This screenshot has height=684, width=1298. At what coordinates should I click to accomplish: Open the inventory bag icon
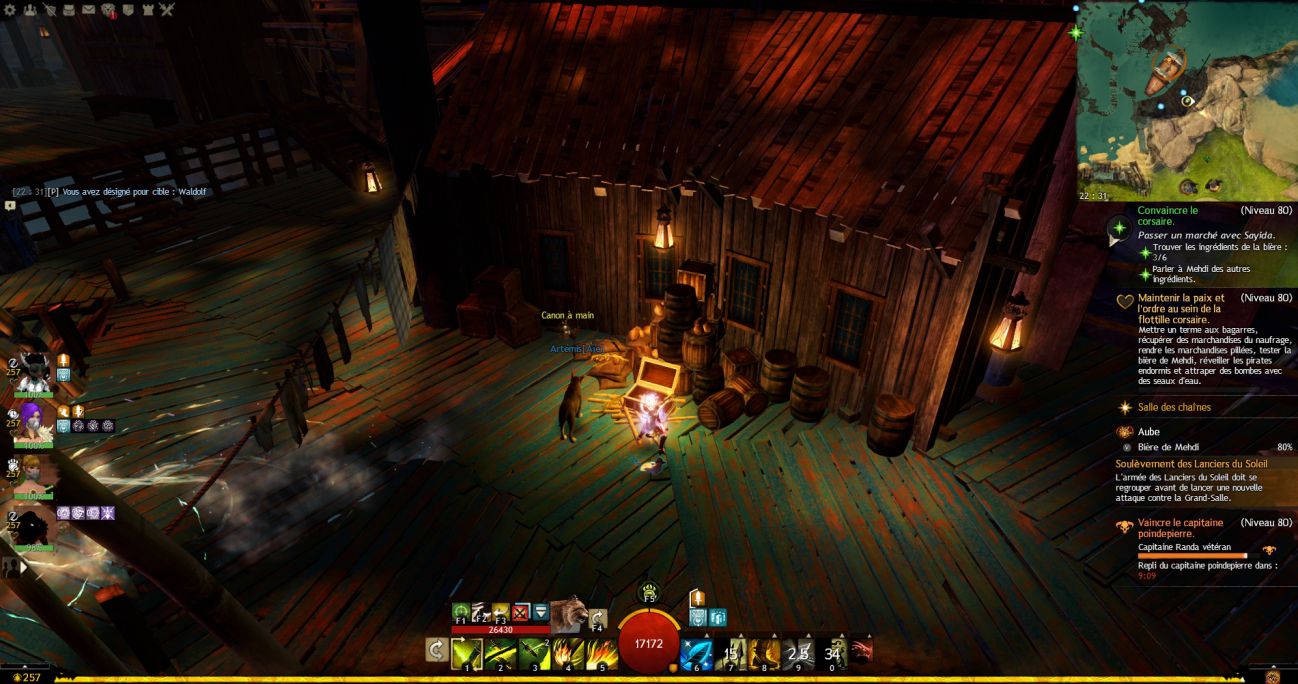coord(69,9)
